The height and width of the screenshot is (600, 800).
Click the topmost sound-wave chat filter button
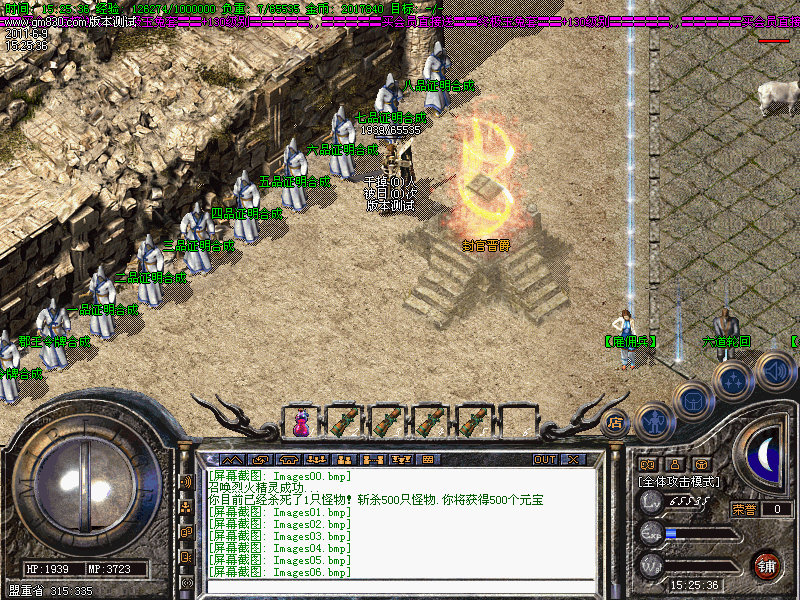point(186,481)
